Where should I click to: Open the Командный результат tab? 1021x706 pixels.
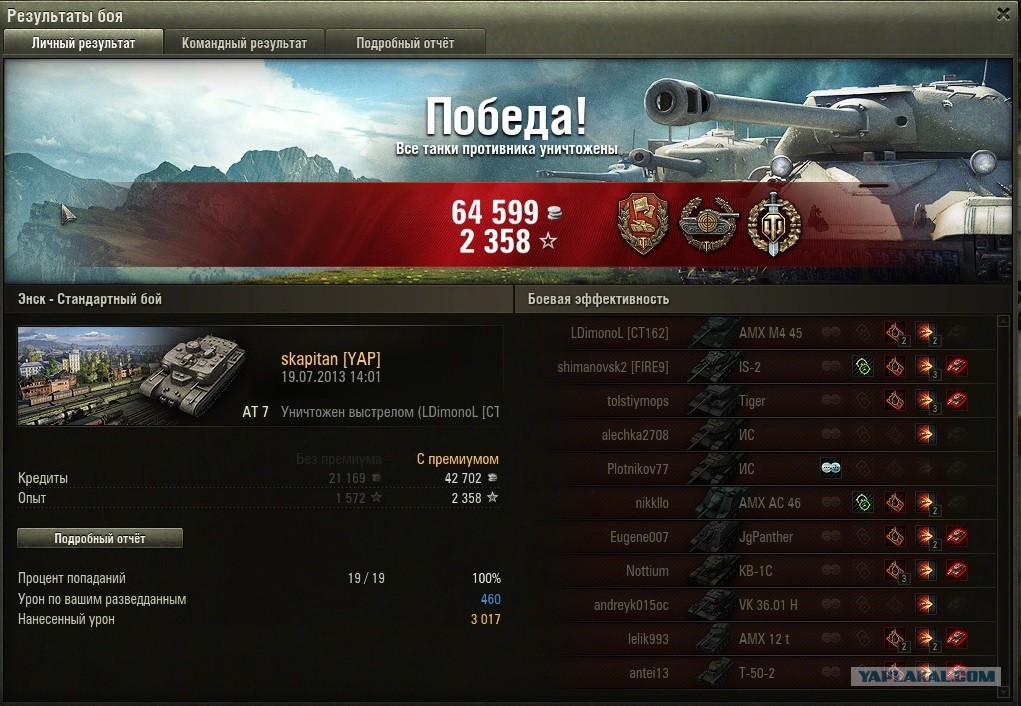(x=244, y=43)
